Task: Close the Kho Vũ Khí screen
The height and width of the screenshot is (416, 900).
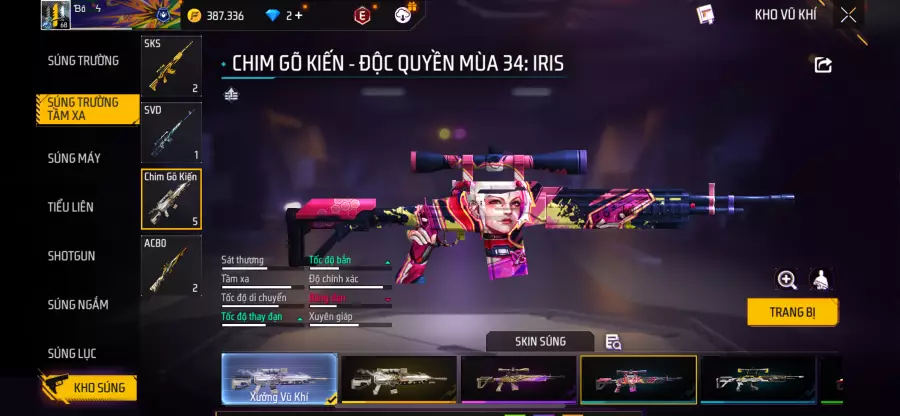Action: [848, 15]
